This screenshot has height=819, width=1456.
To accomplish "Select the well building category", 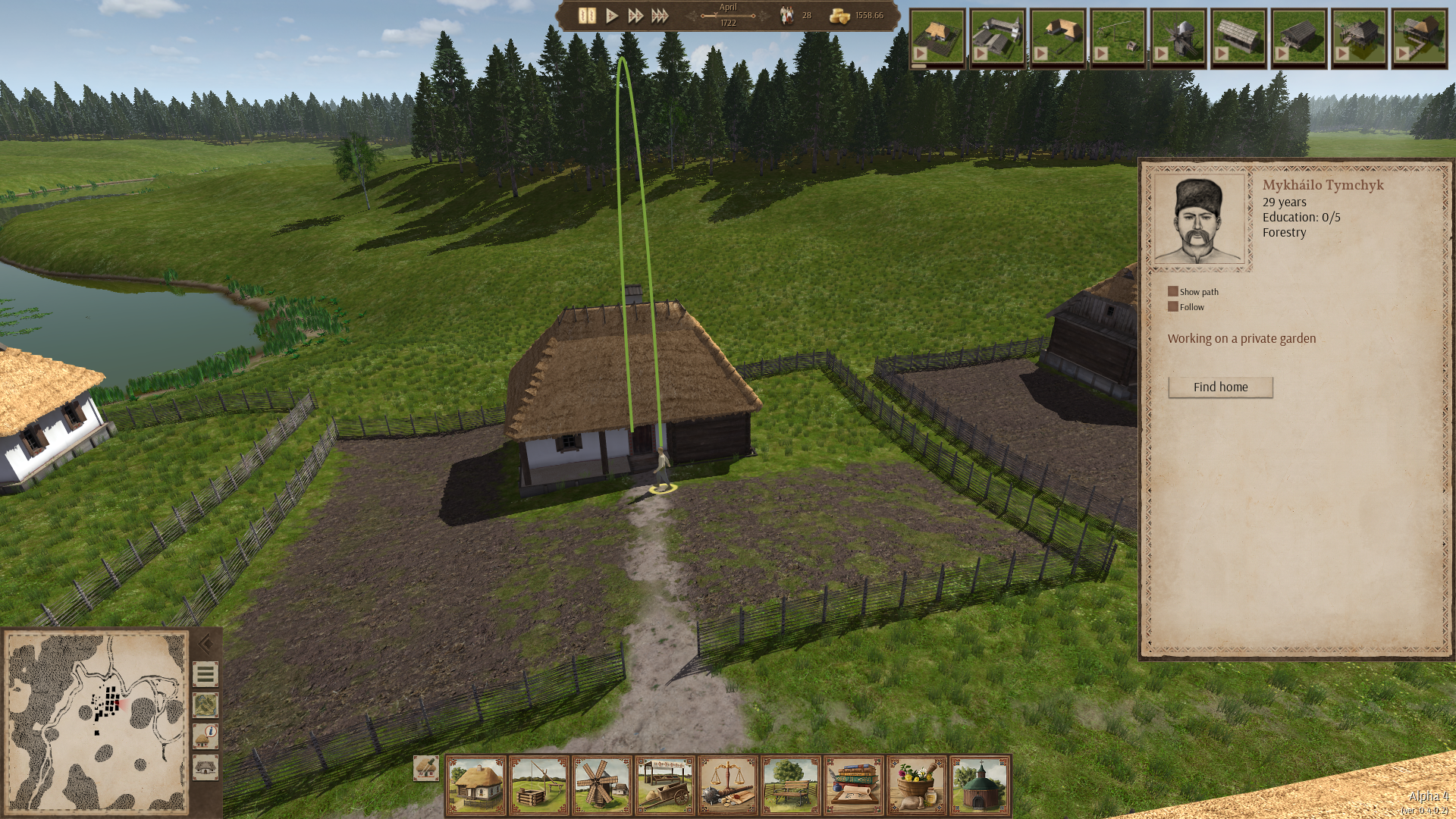I will pyautogui.click(x=539, y=785).
